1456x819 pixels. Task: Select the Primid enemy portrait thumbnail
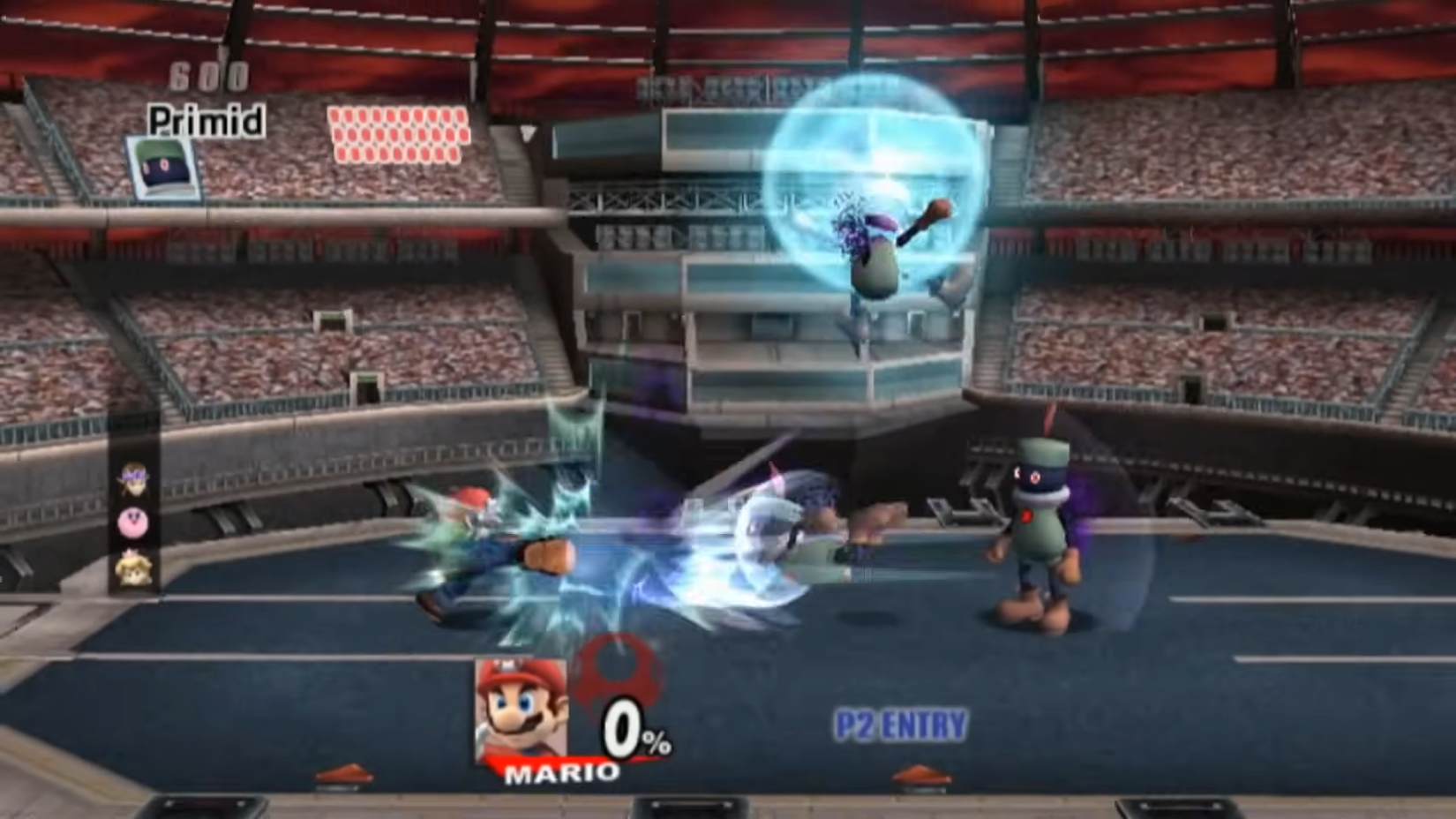click(x=163, y=167)
